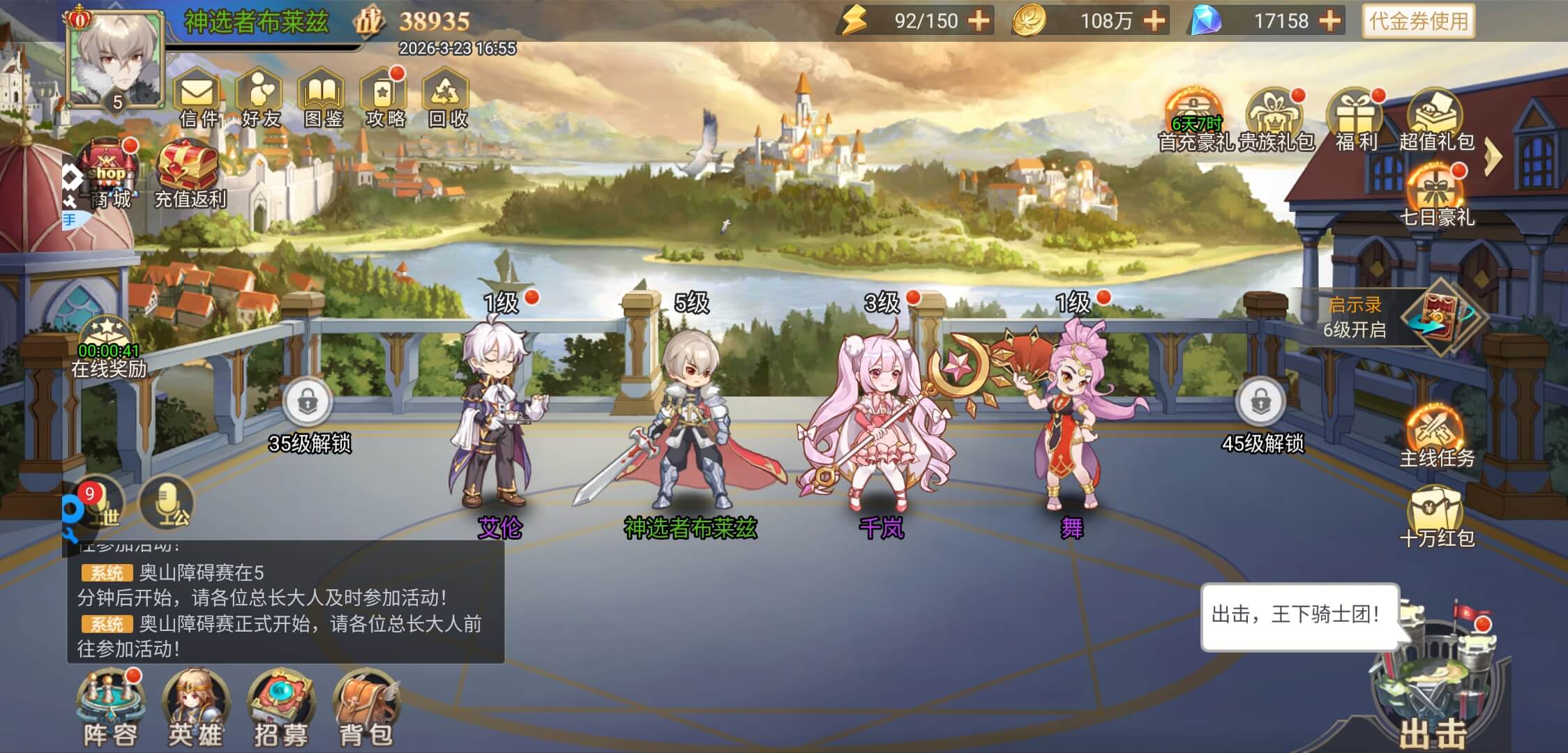
Task: Open the 背包 backpack
Action: pyautogui.click(x=365, y=708)
